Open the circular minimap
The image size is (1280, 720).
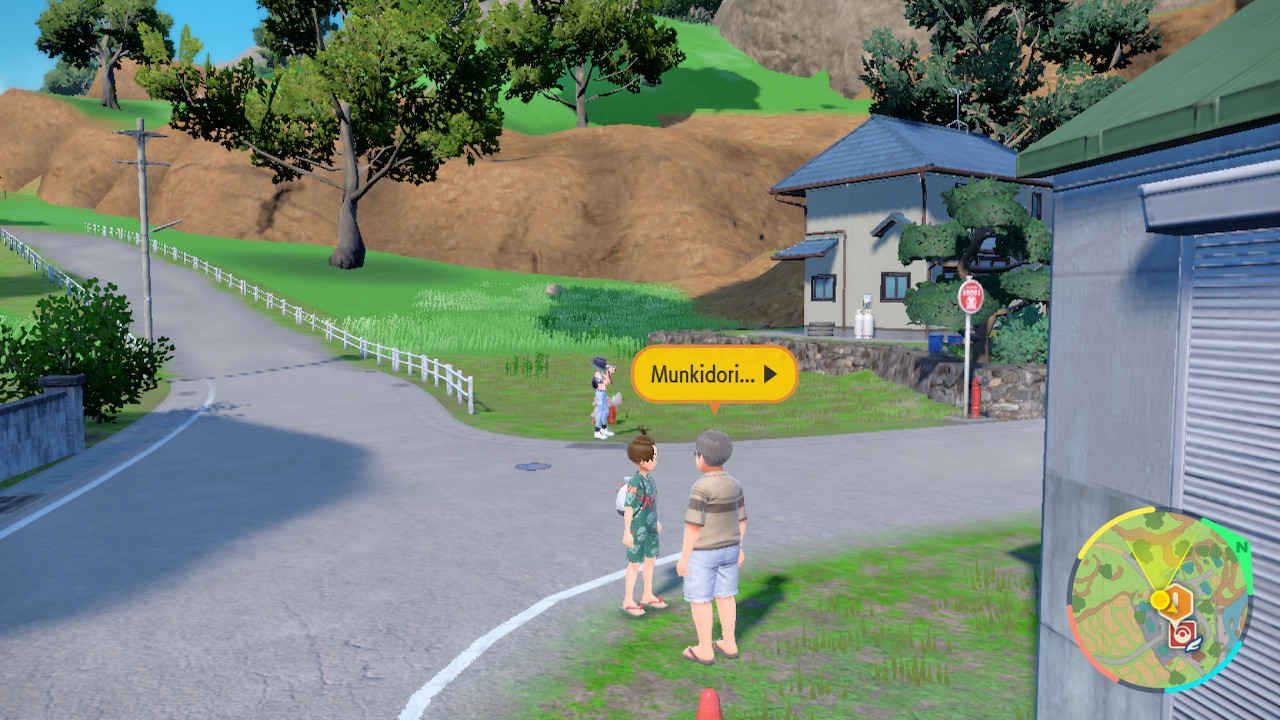[x=1159, y=599]
